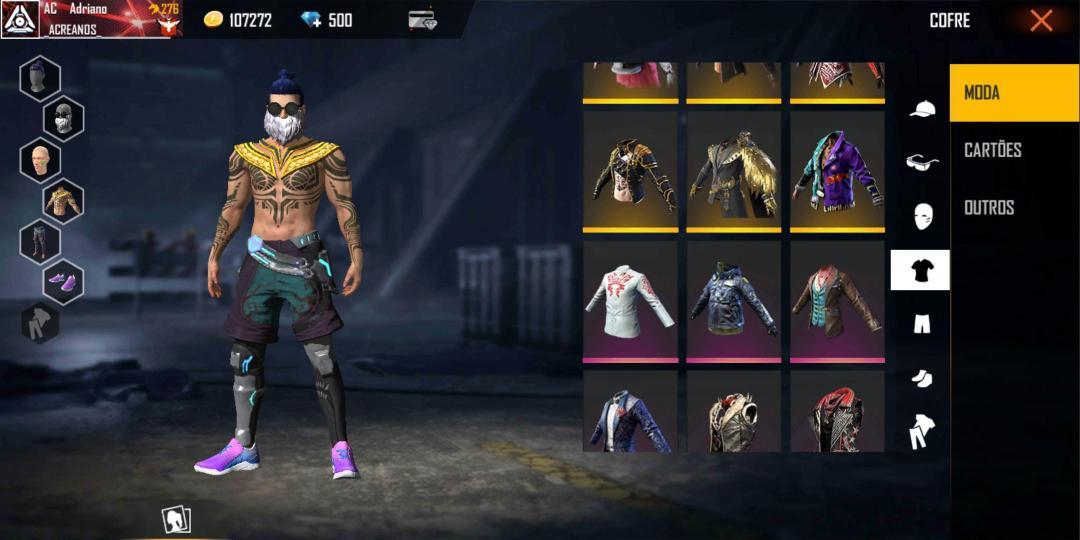This screenshot has width=1080, height=540.
Task: Click the equipped purple sneakers slot
Action: [x=63, y=282]
